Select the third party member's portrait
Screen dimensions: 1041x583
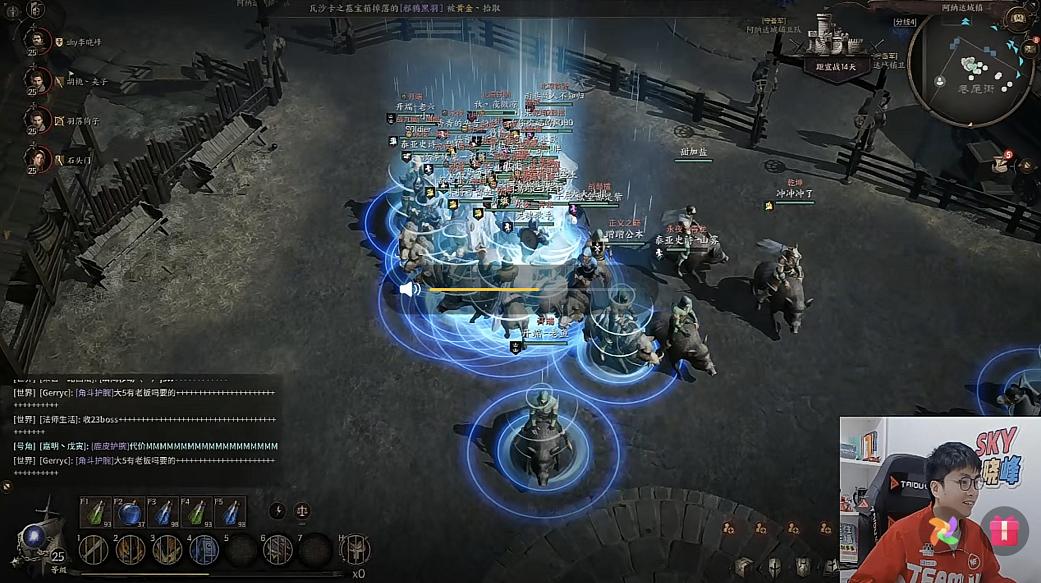(x=38, y=120)
